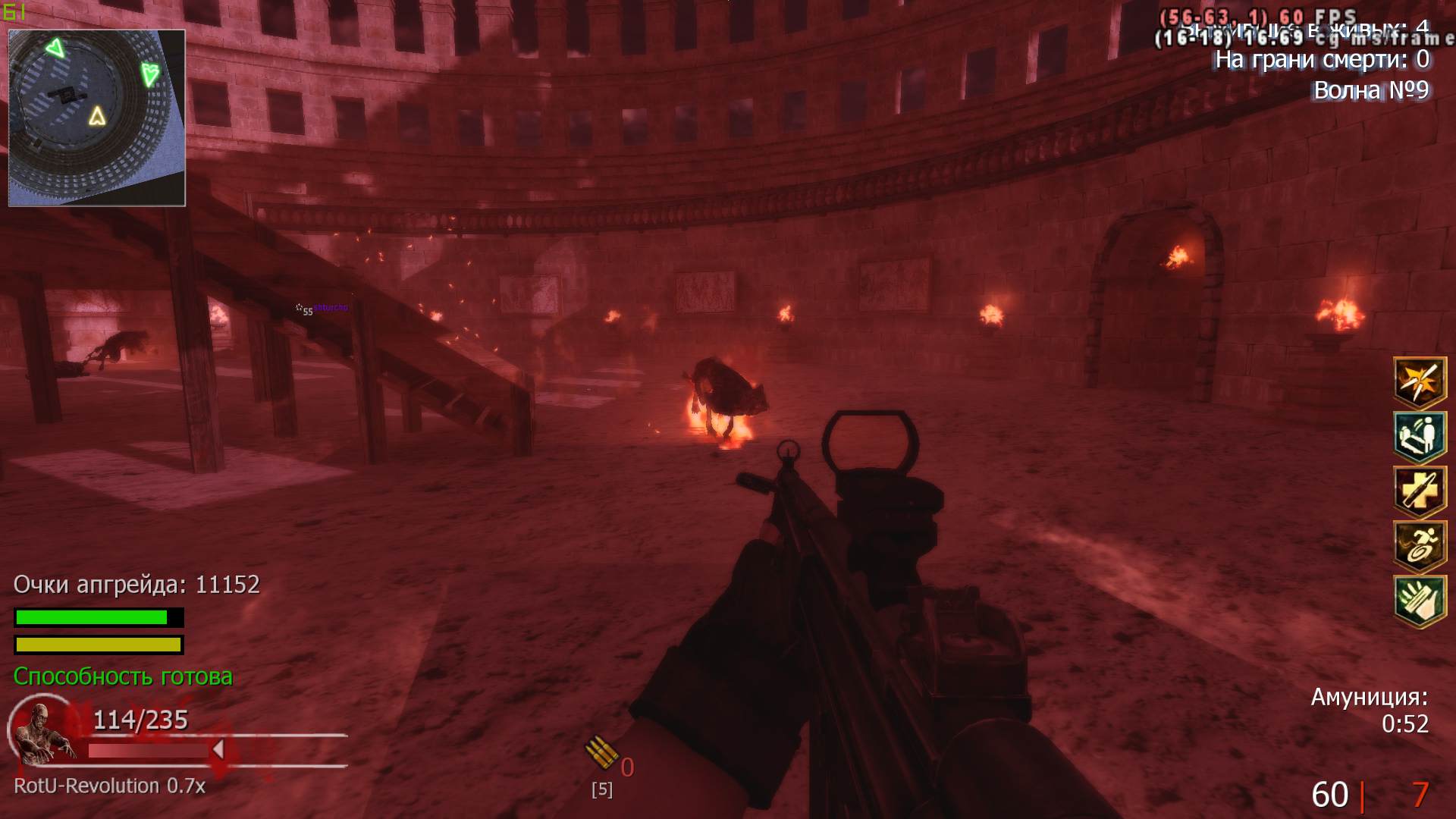
Task: Click the circular arena minimap
Action: pyautogui.click(x=96, y=118)
